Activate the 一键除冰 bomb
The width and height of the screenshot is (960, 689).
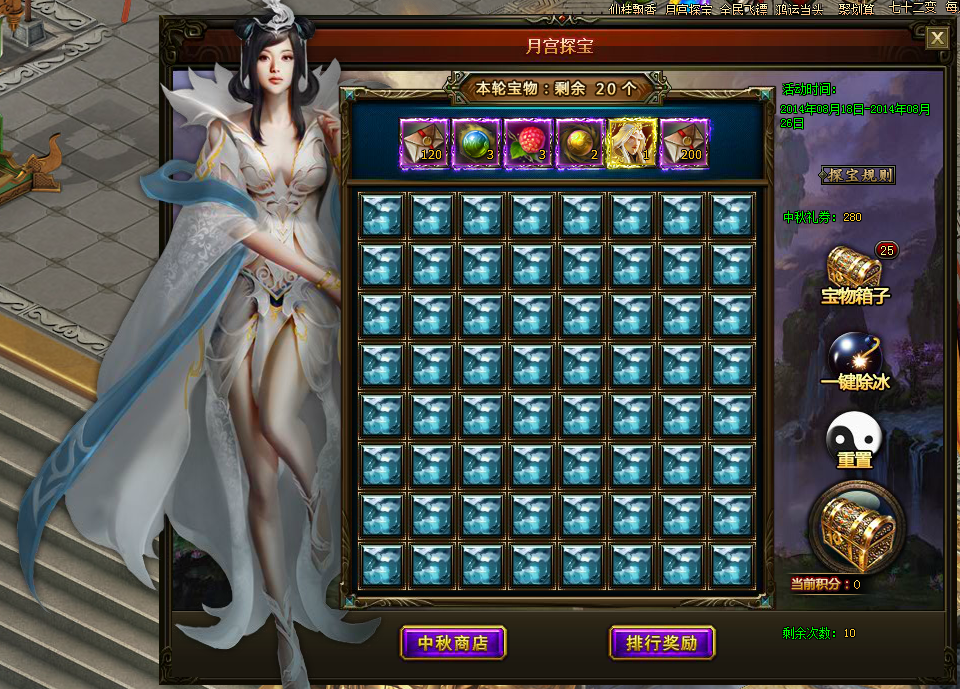click(855, 360)
